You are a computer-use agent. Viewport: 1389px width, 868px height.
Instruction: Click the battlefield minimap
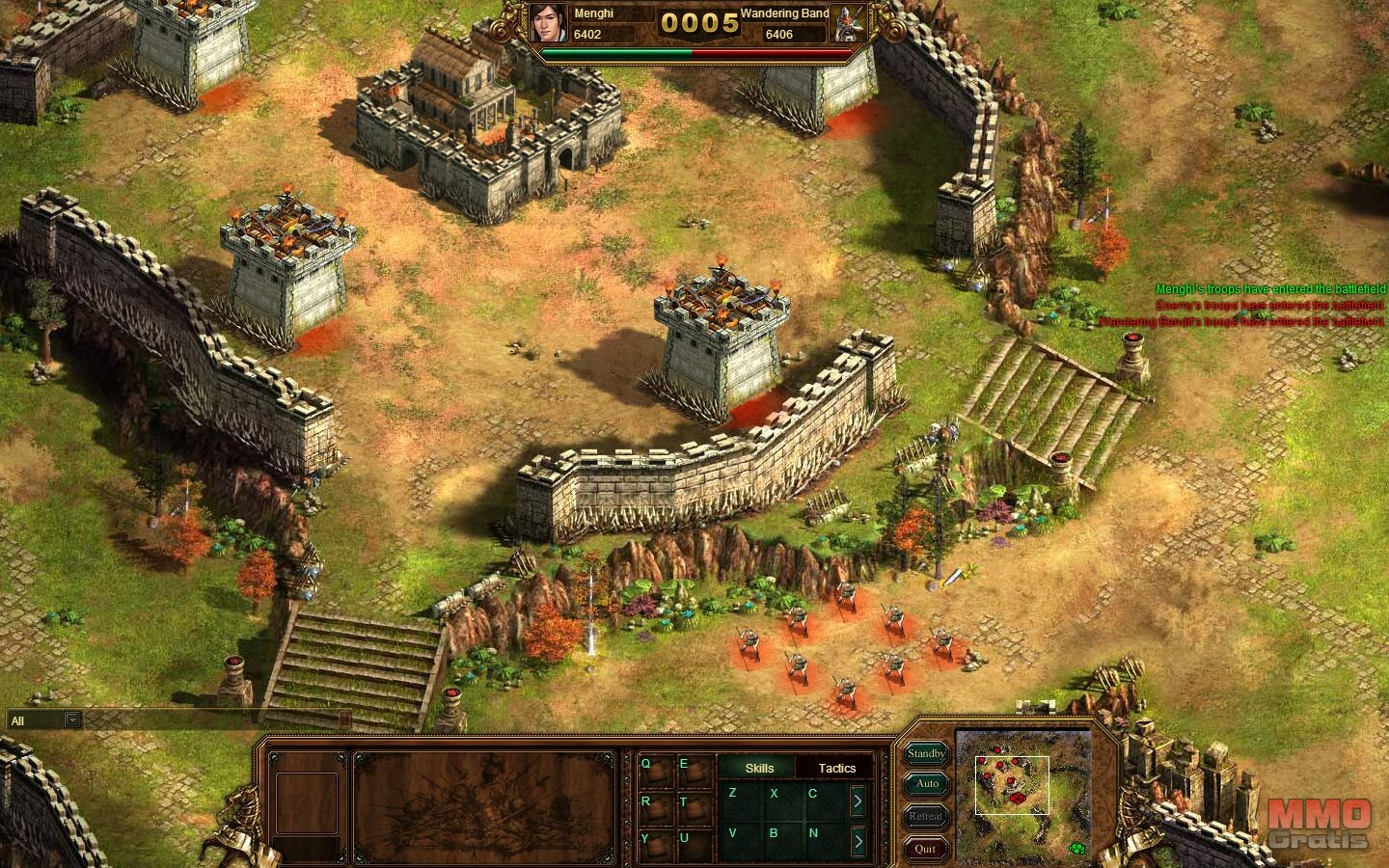tap(1022, 783)
